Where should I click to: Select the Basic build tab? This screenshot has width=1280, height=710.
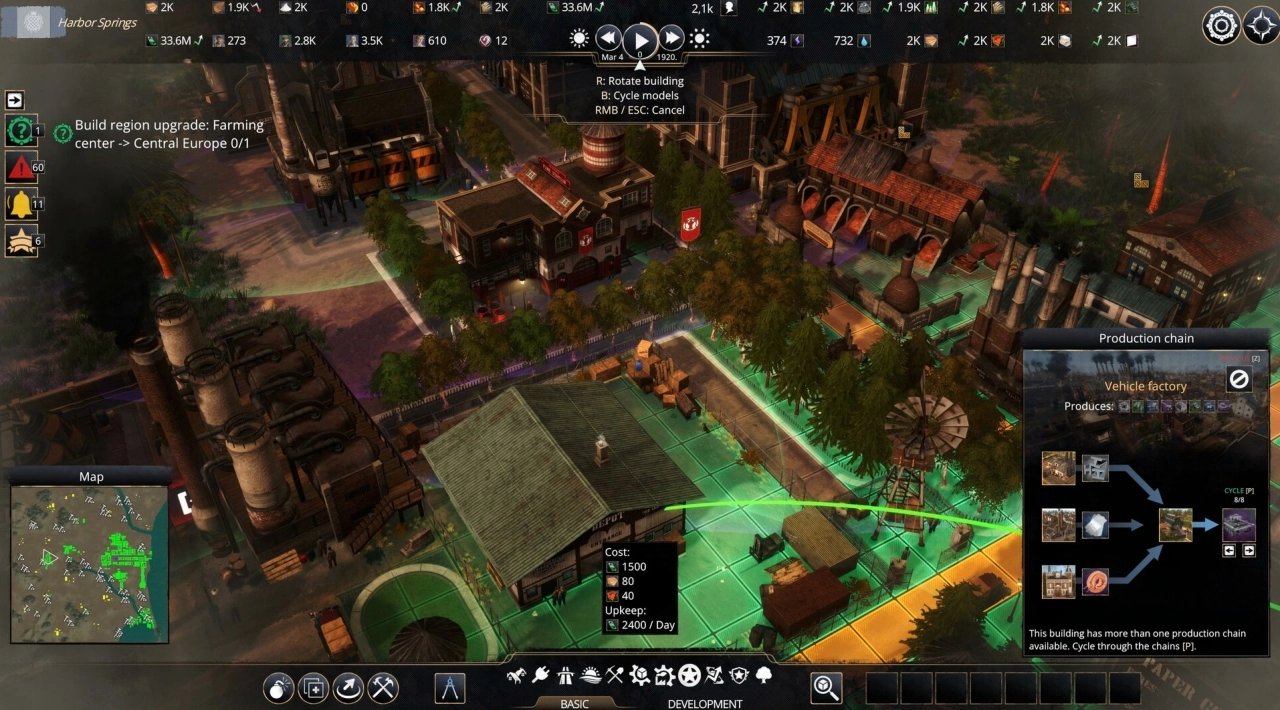pos(574,703)
